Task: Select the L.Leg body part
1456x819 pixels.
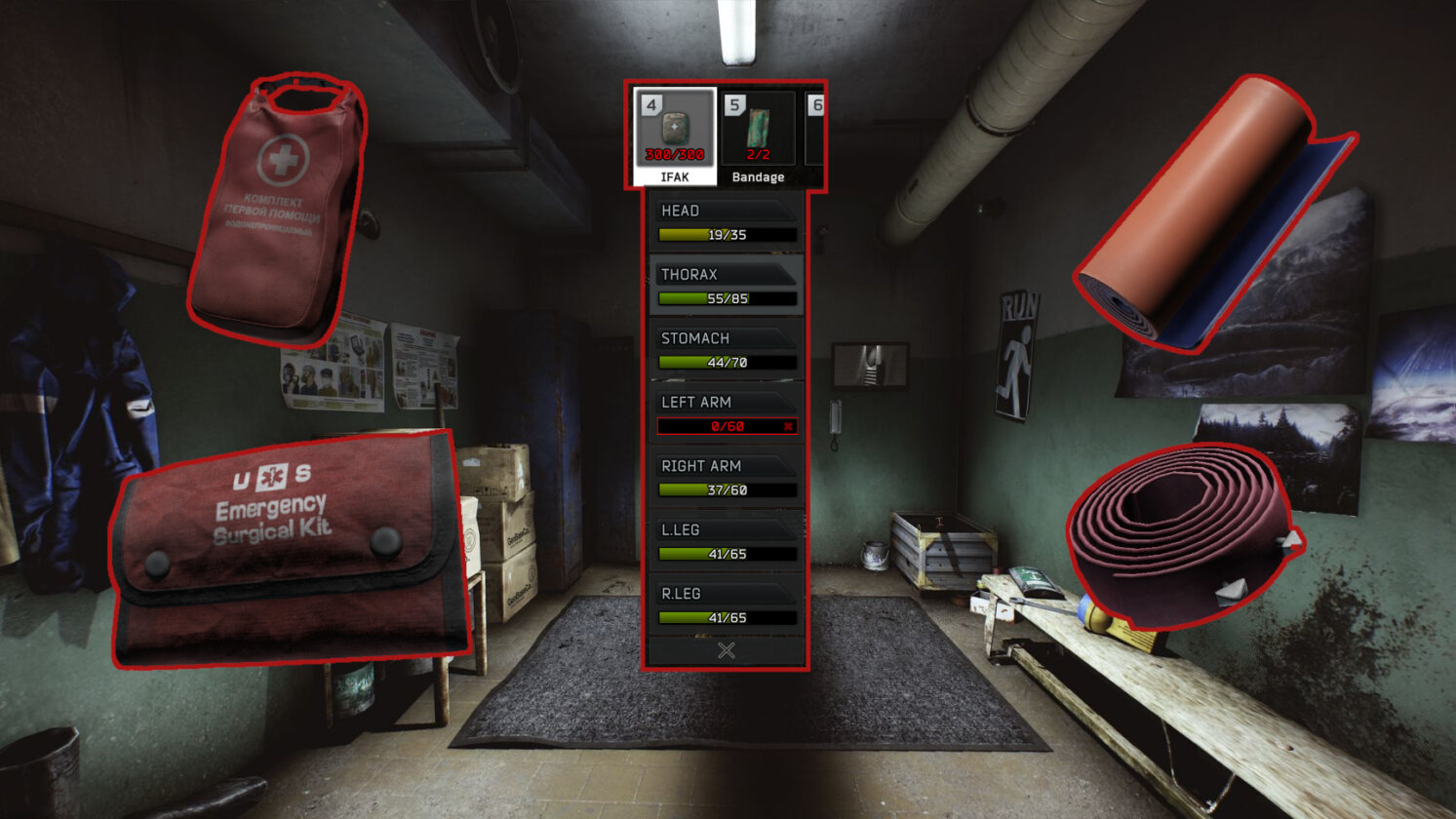Action: click(727, 541)
